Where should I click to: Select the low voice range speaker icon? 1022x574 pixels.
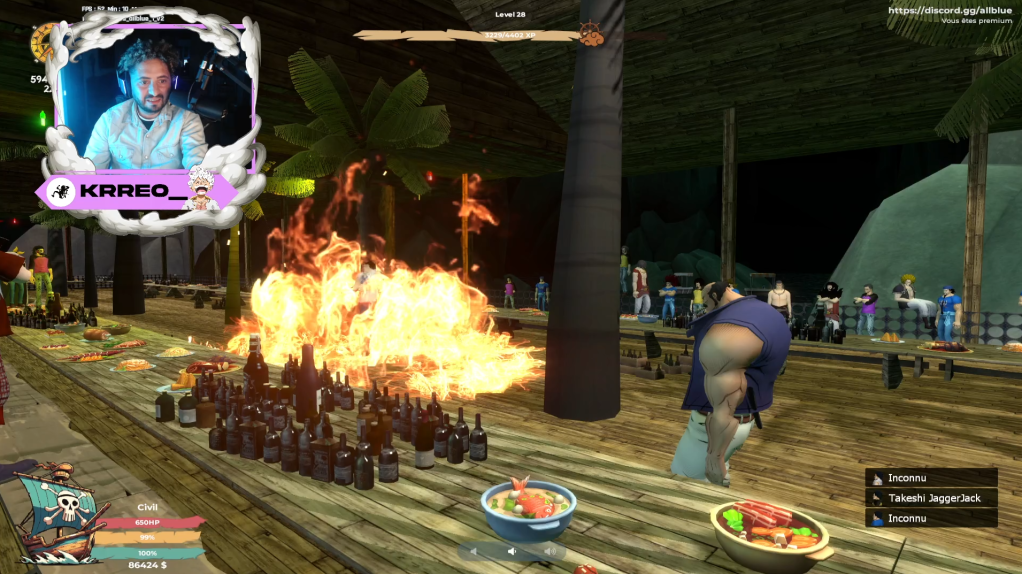point(474,550)
